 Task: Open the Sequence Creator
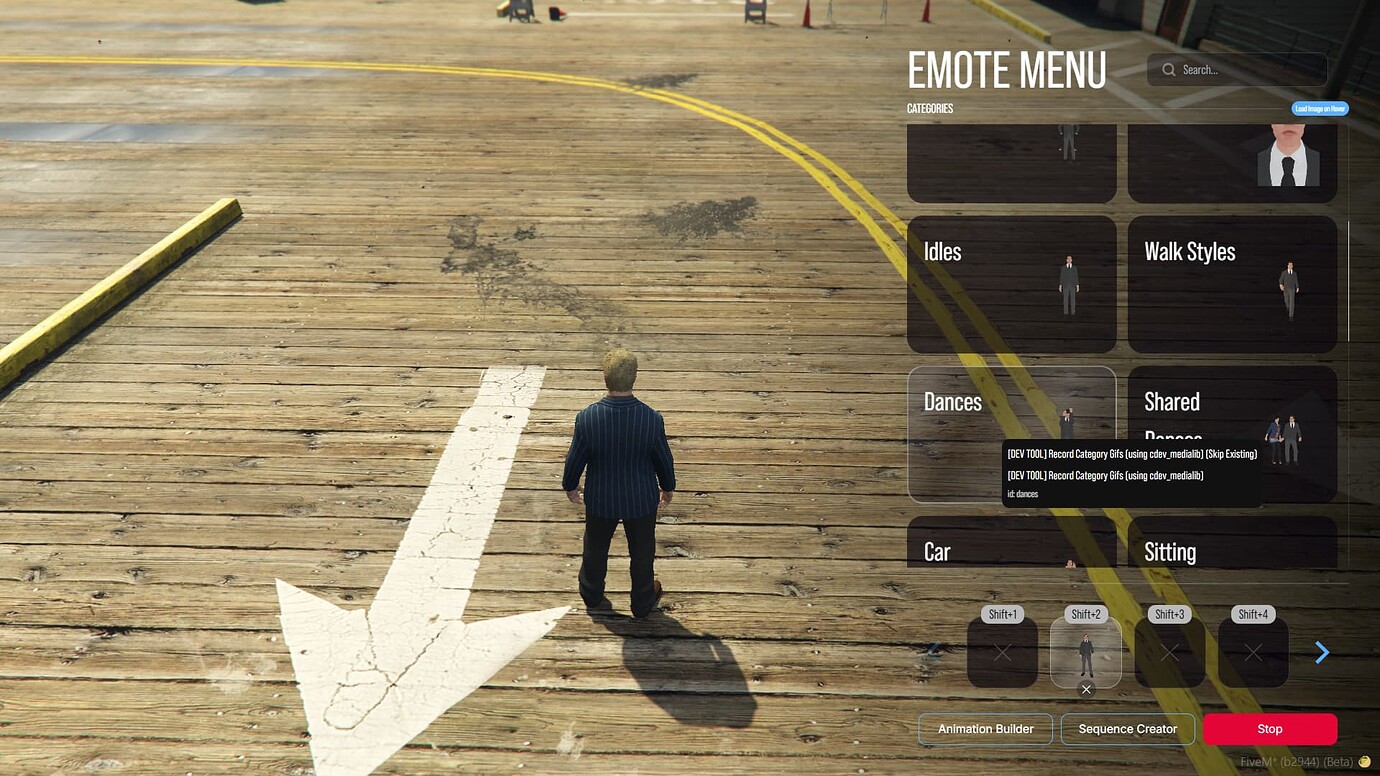coord(1128,729)
